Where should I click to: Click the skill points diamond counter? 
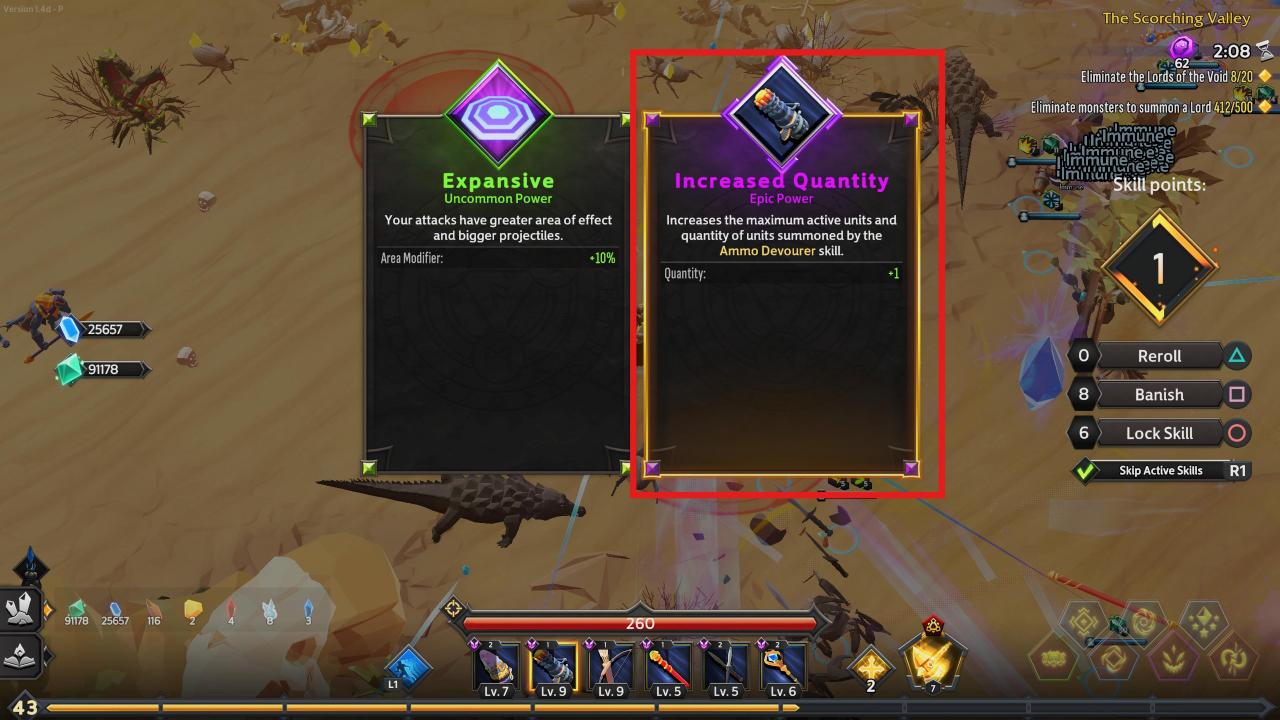point(1158,268)
